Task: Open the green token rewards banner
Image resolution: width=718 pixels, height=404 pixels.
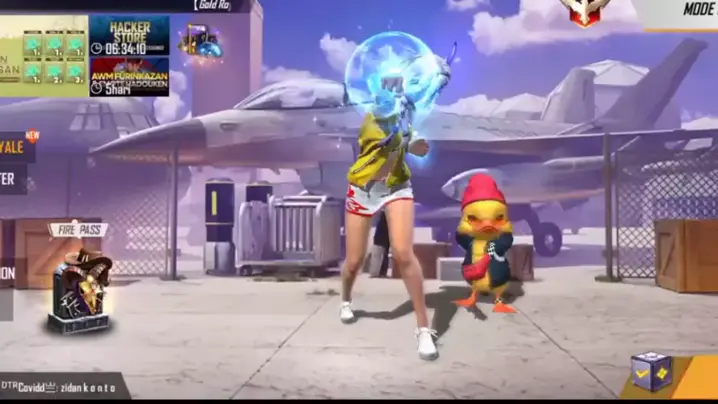Action: 44,56
